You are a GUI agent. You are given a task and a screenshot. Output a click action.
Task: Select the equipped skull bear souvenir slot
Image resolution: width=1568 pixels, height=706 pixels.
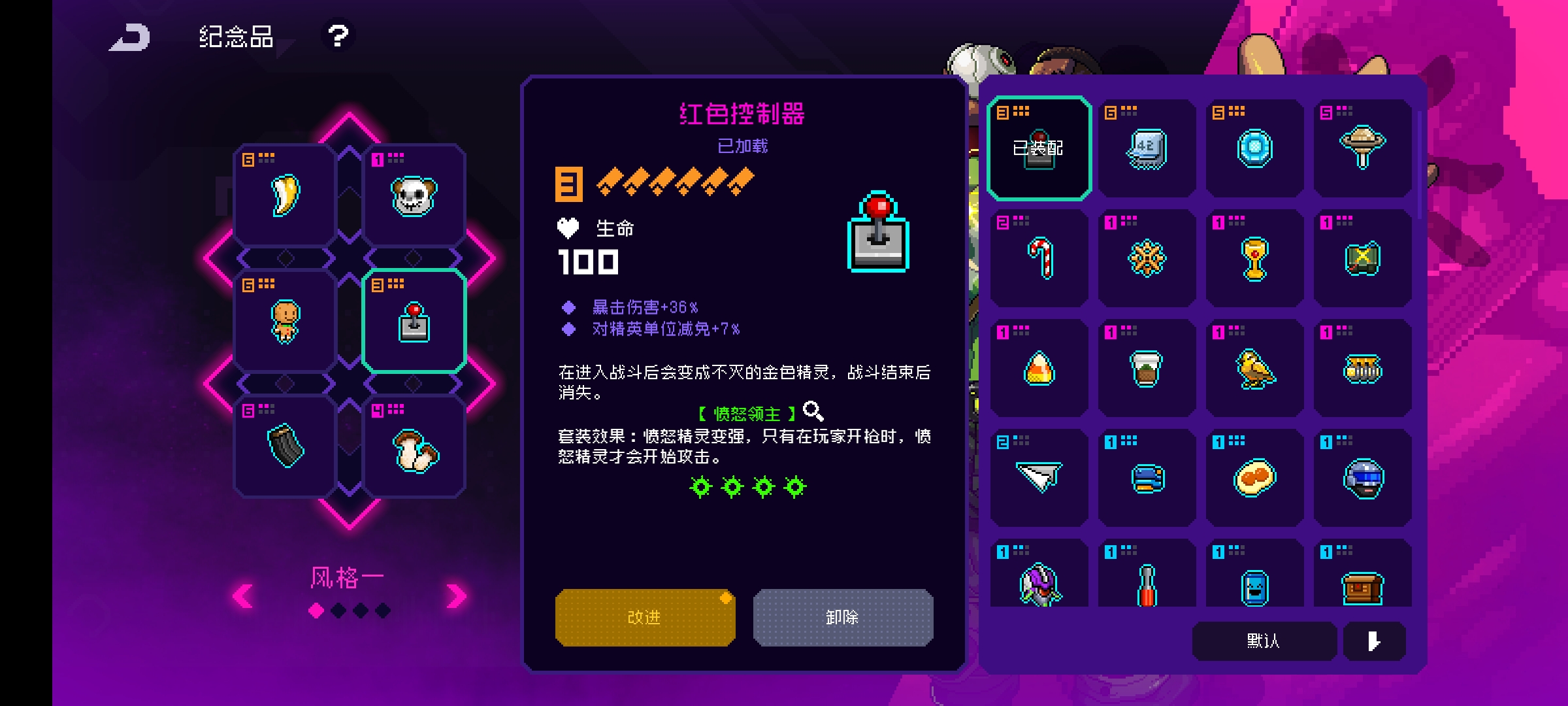point(414,195)
